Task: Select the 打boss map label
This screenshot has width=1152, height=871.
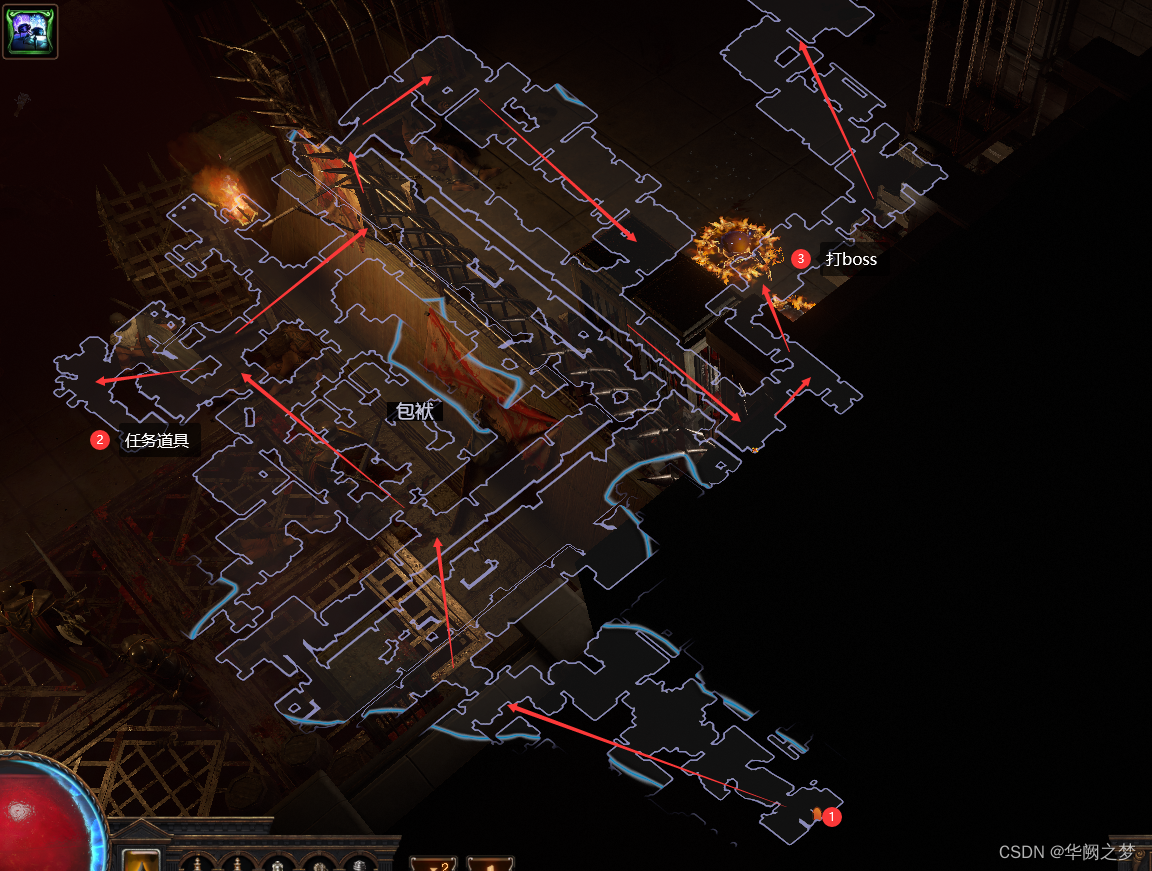Action: pyautogui.click(x=851, y=259)
